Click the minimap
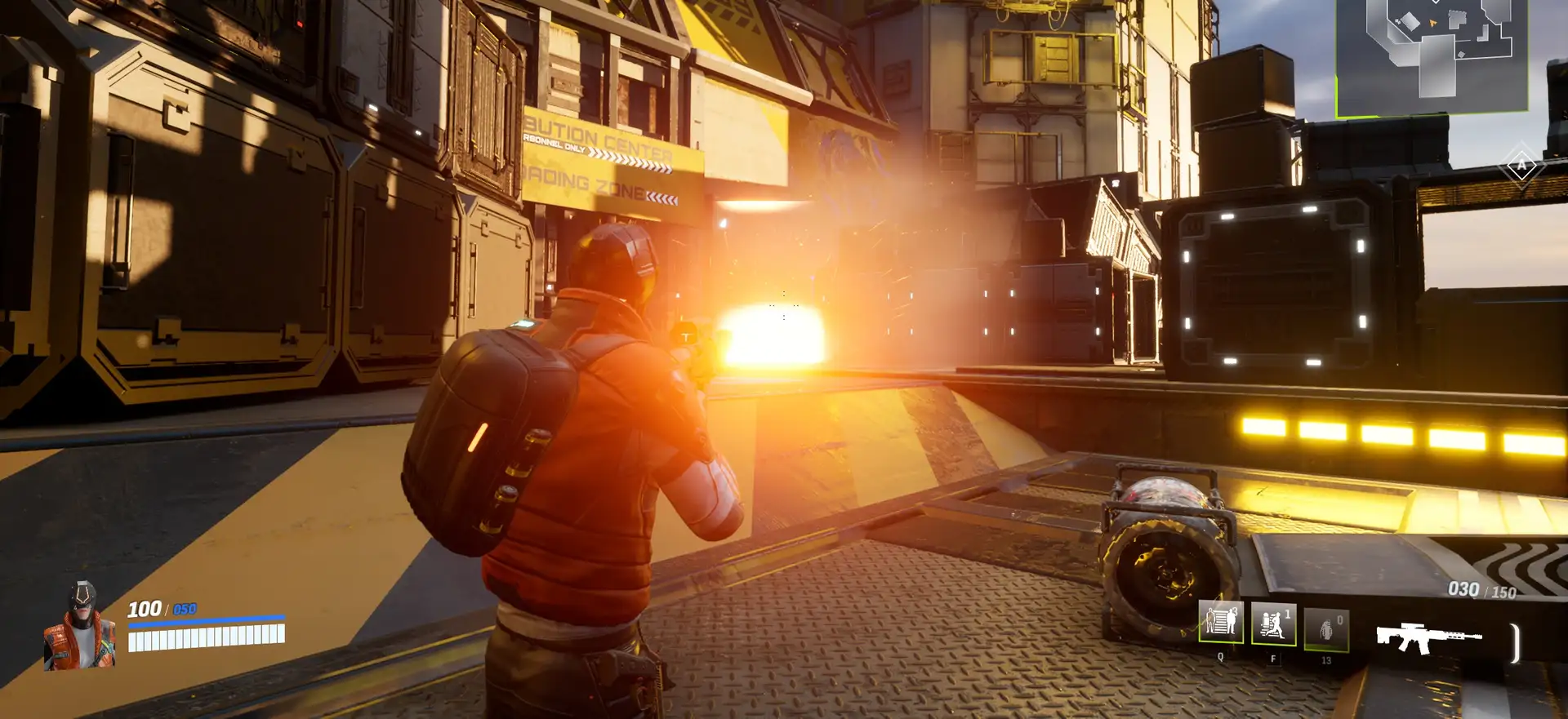The height and width of the screenshot is (719, 1568). 1432,55
